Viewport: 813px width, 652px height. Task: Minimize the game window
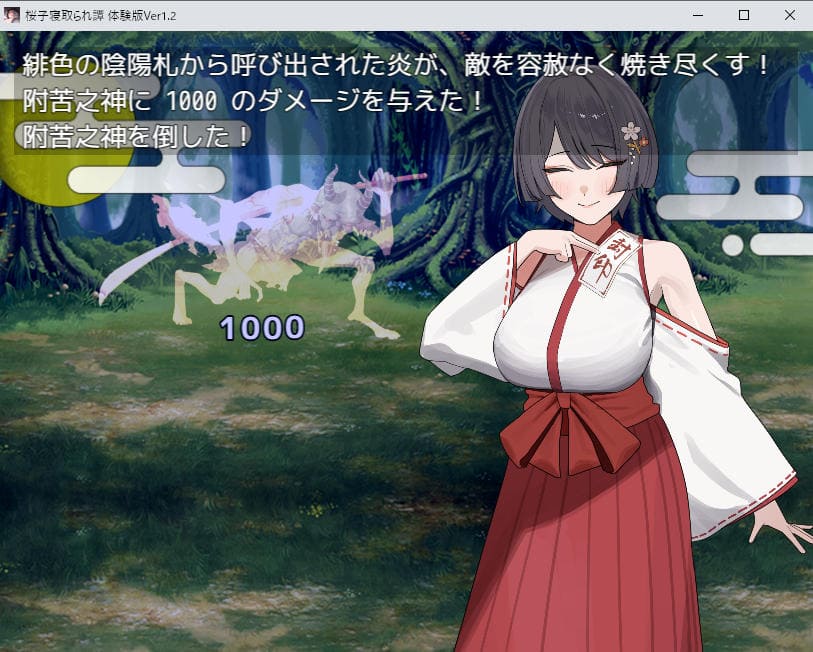[698, 15]
